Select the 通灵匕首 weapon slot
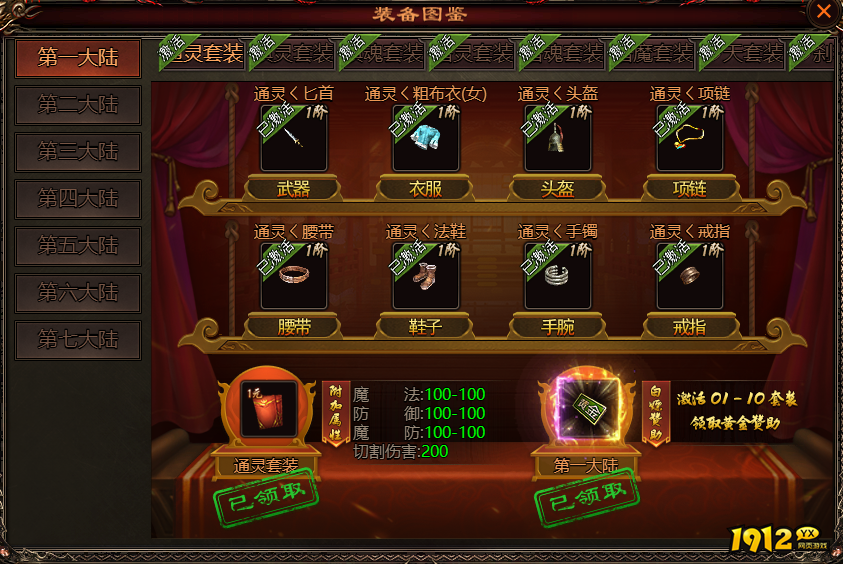 (294, 138)
